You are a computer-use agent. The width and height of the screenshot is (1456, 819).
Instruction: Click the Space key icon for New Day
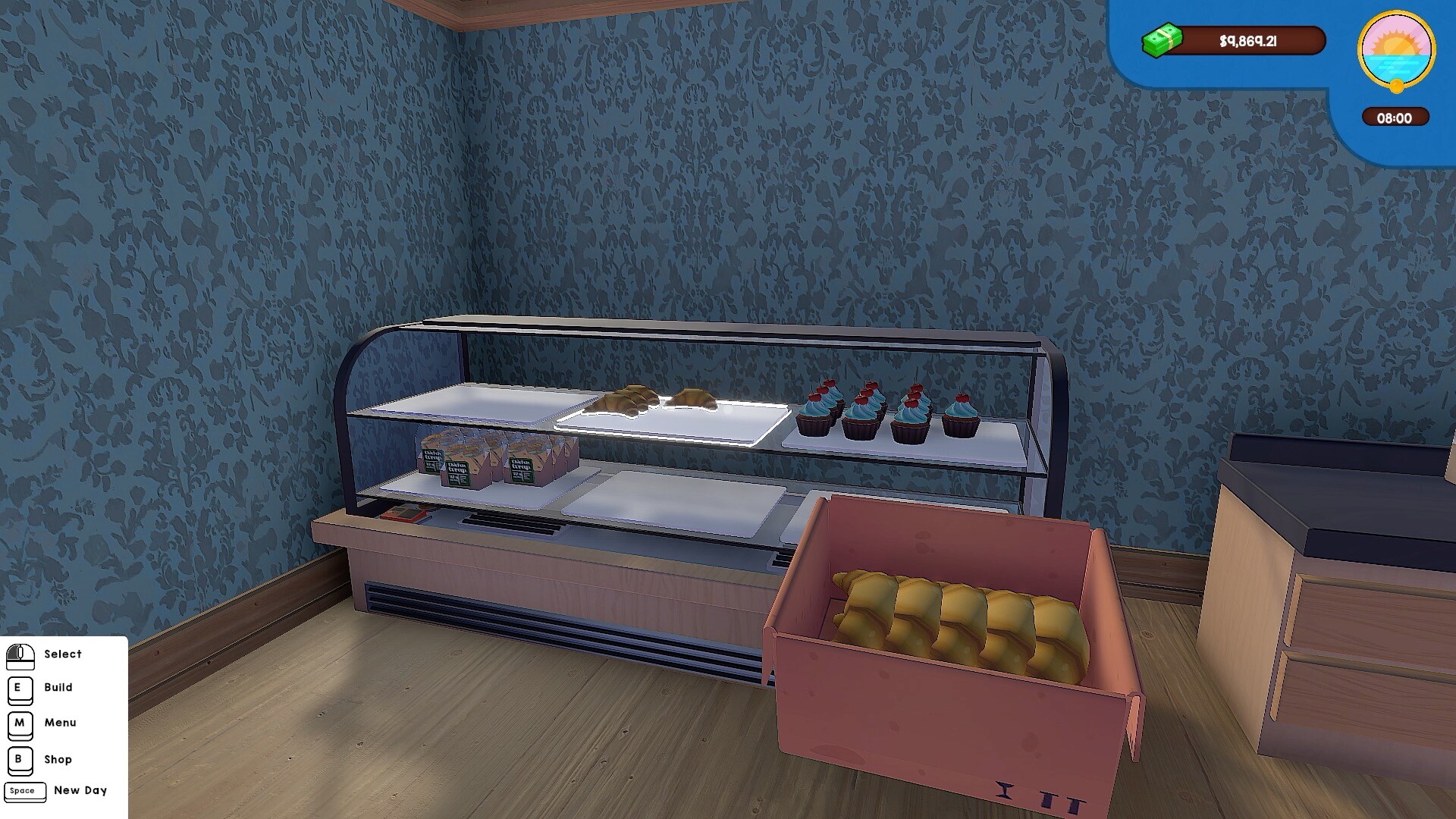coord(26,792)
